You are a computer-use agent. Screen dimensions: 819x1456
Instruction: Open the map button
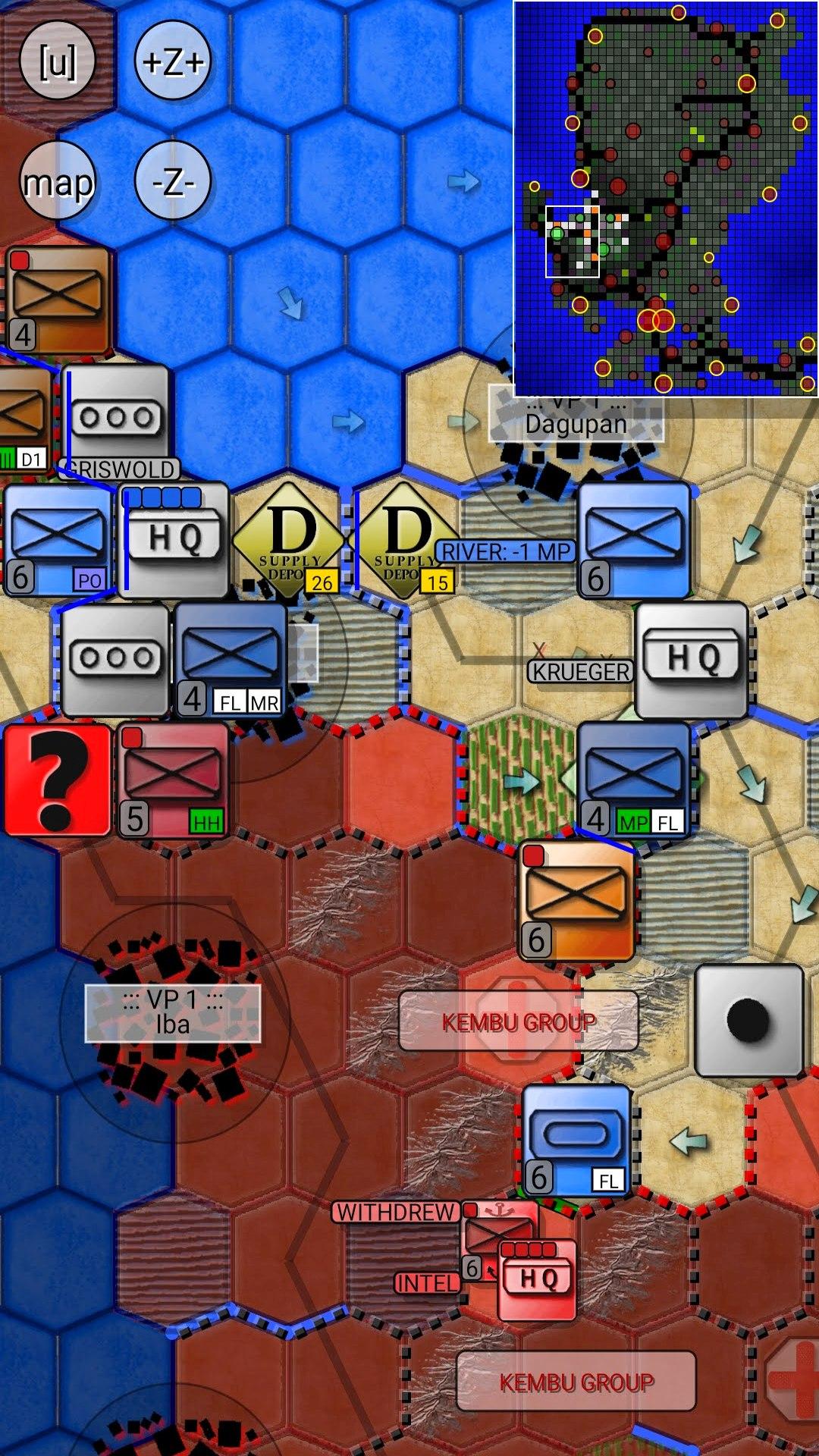click(x=58, y=182)
